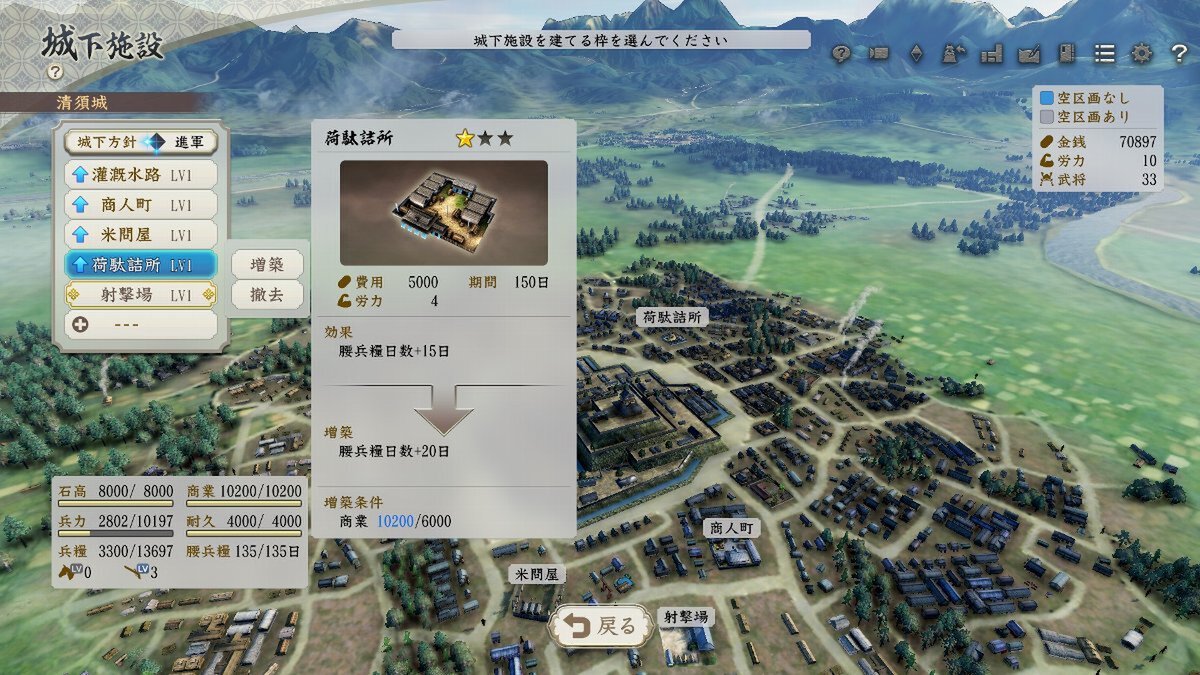
Task: Click the 増築 expand button
Action: click(267, 264)
